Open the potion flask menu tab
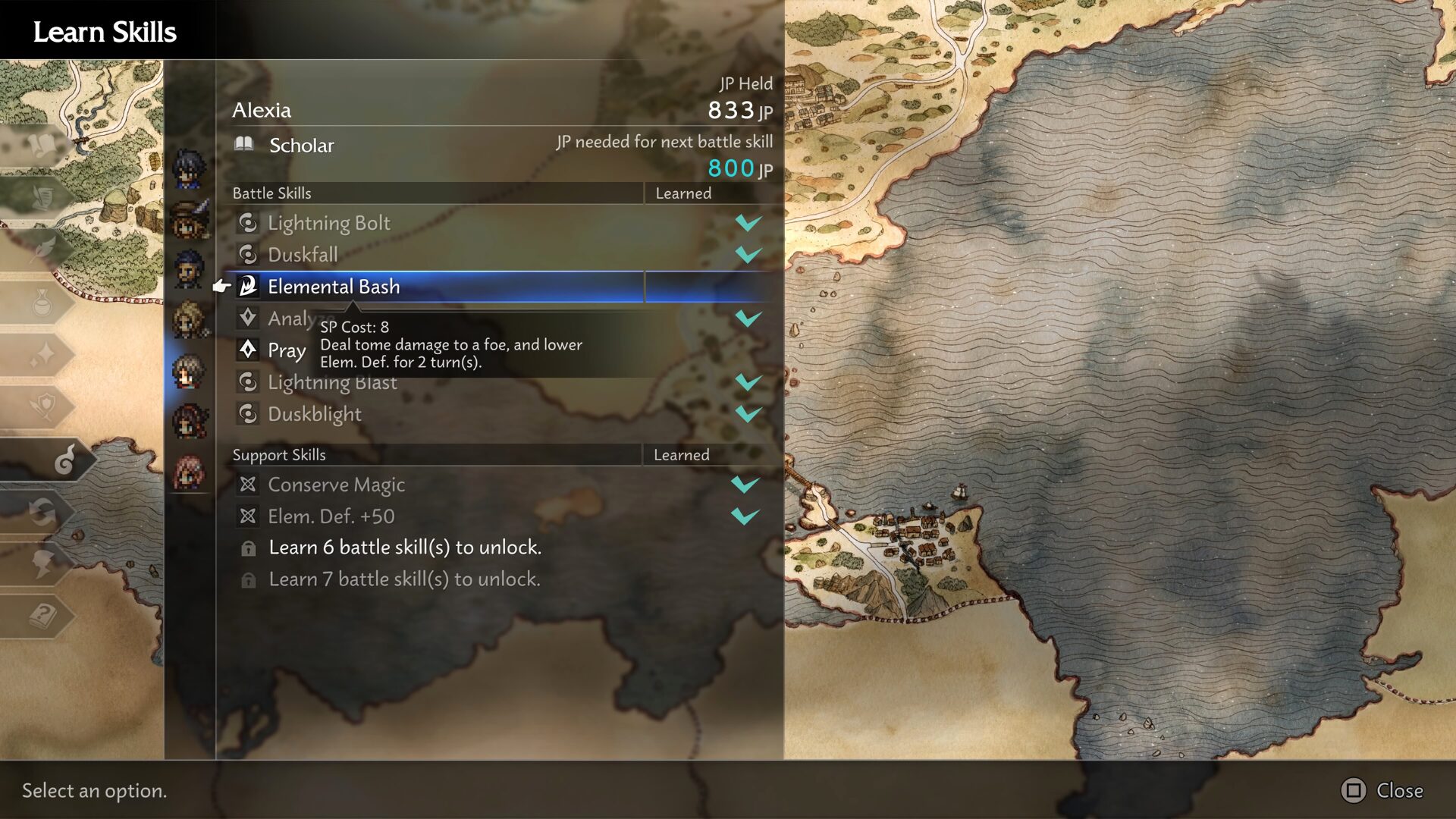Image resolution: width=1456 pixels, height=819 pixels. 42,303
